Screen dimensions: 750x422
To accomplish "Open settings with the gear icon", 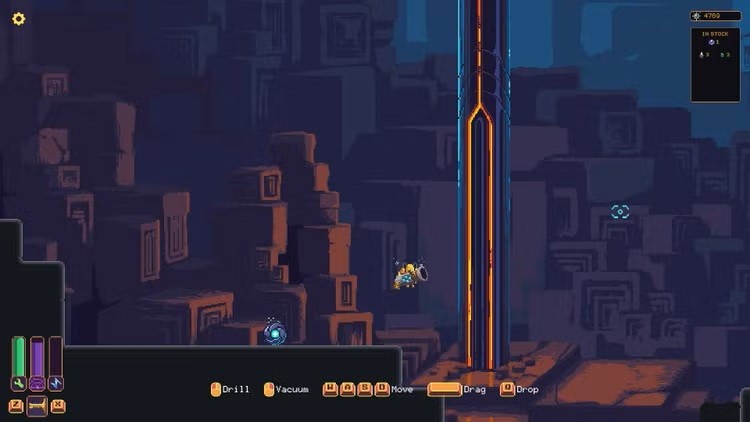I will click(18, 19).
